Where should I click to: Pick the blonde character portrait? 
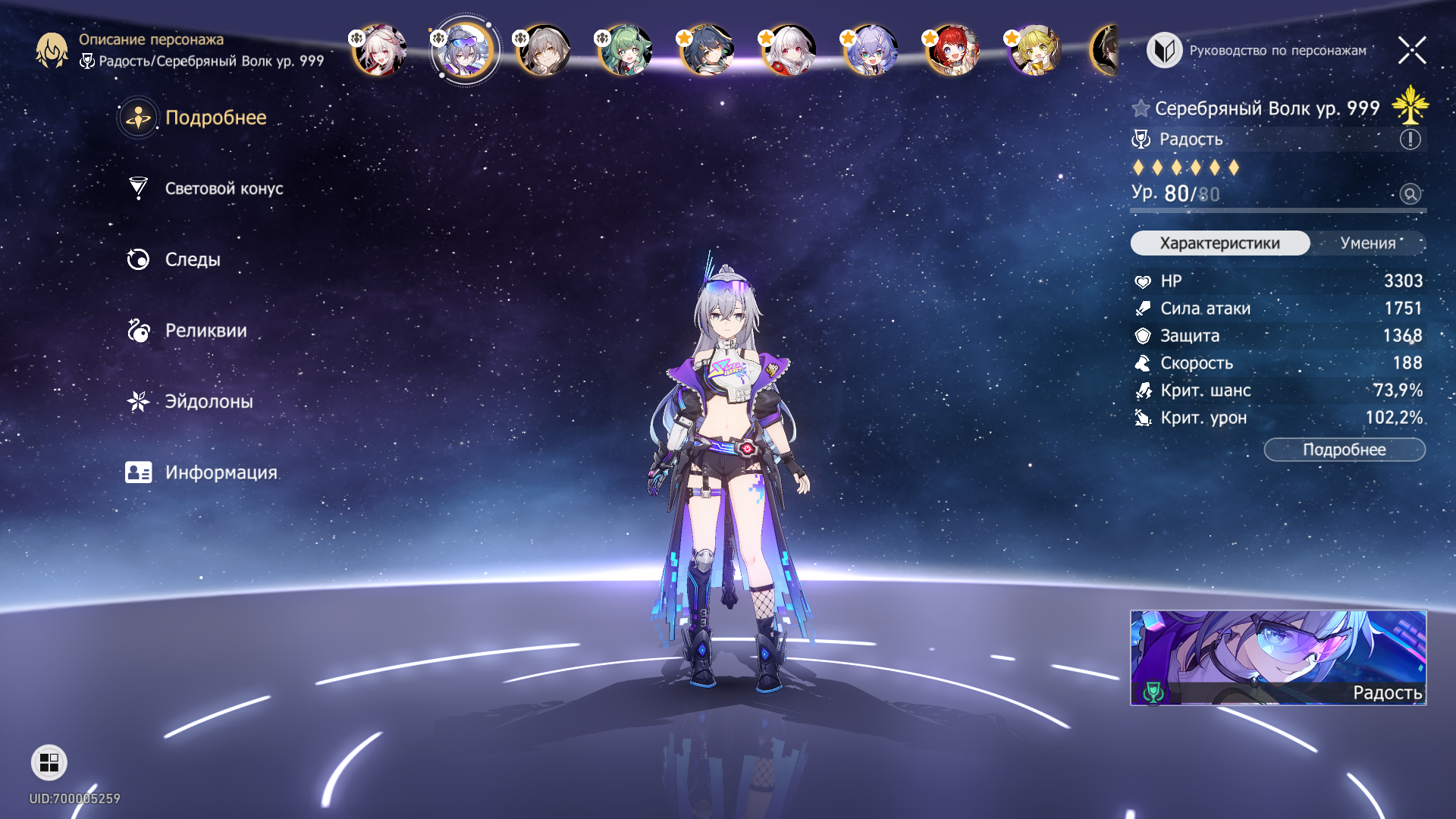[1034, 51]
